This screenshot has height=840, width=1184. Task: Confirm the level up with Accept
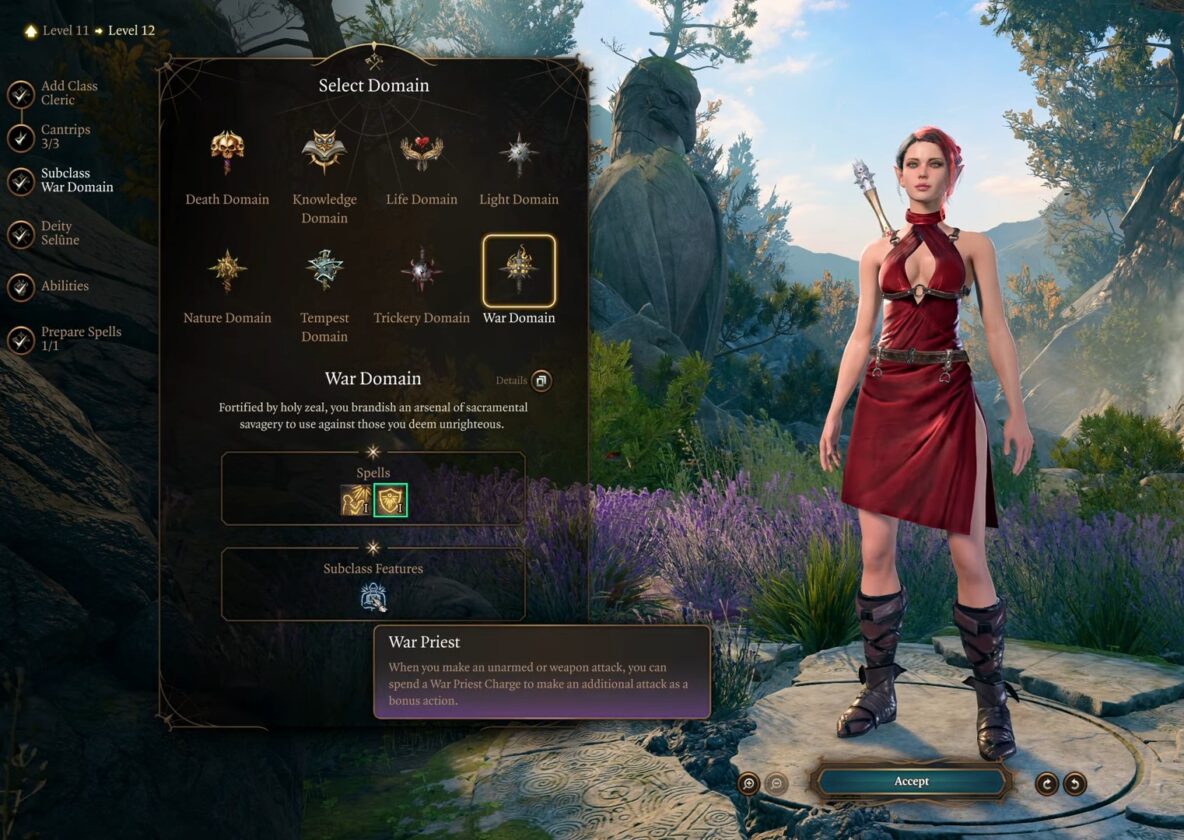click(911, 781)
